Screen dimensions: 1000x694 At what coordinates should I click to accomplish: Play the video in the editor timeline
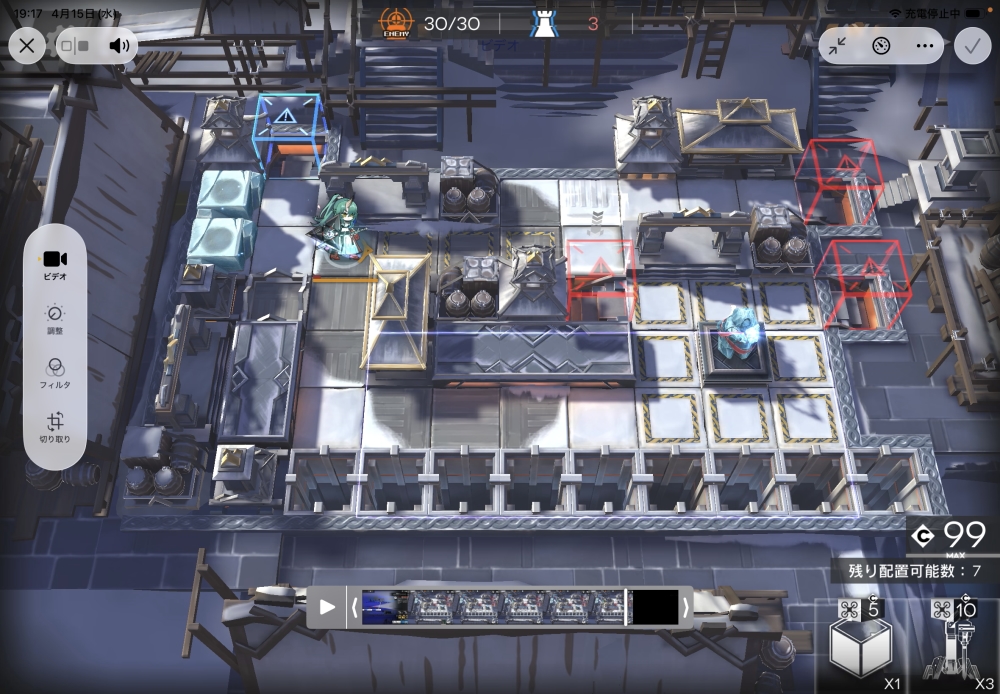tap(327, 607)
